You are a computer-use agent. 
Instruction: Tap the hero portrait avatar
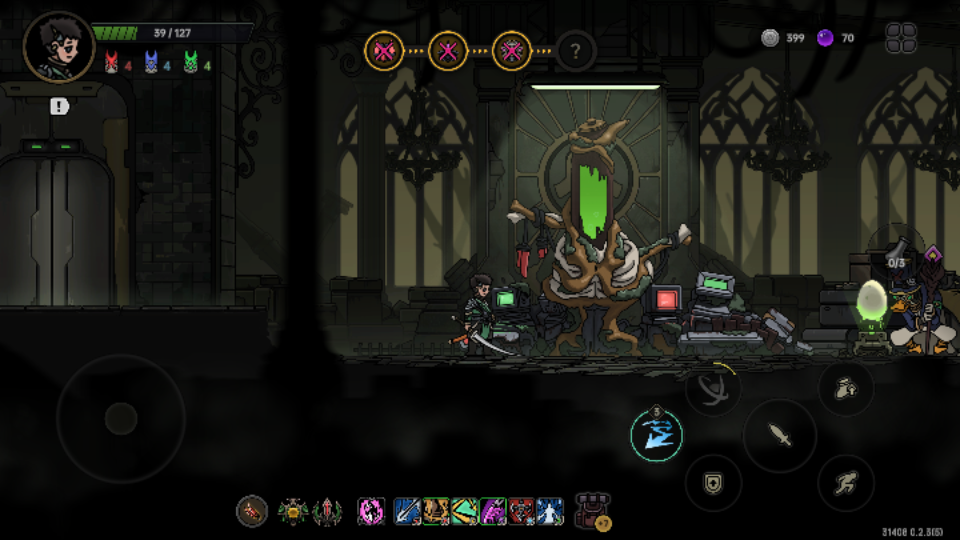[59, 47]
